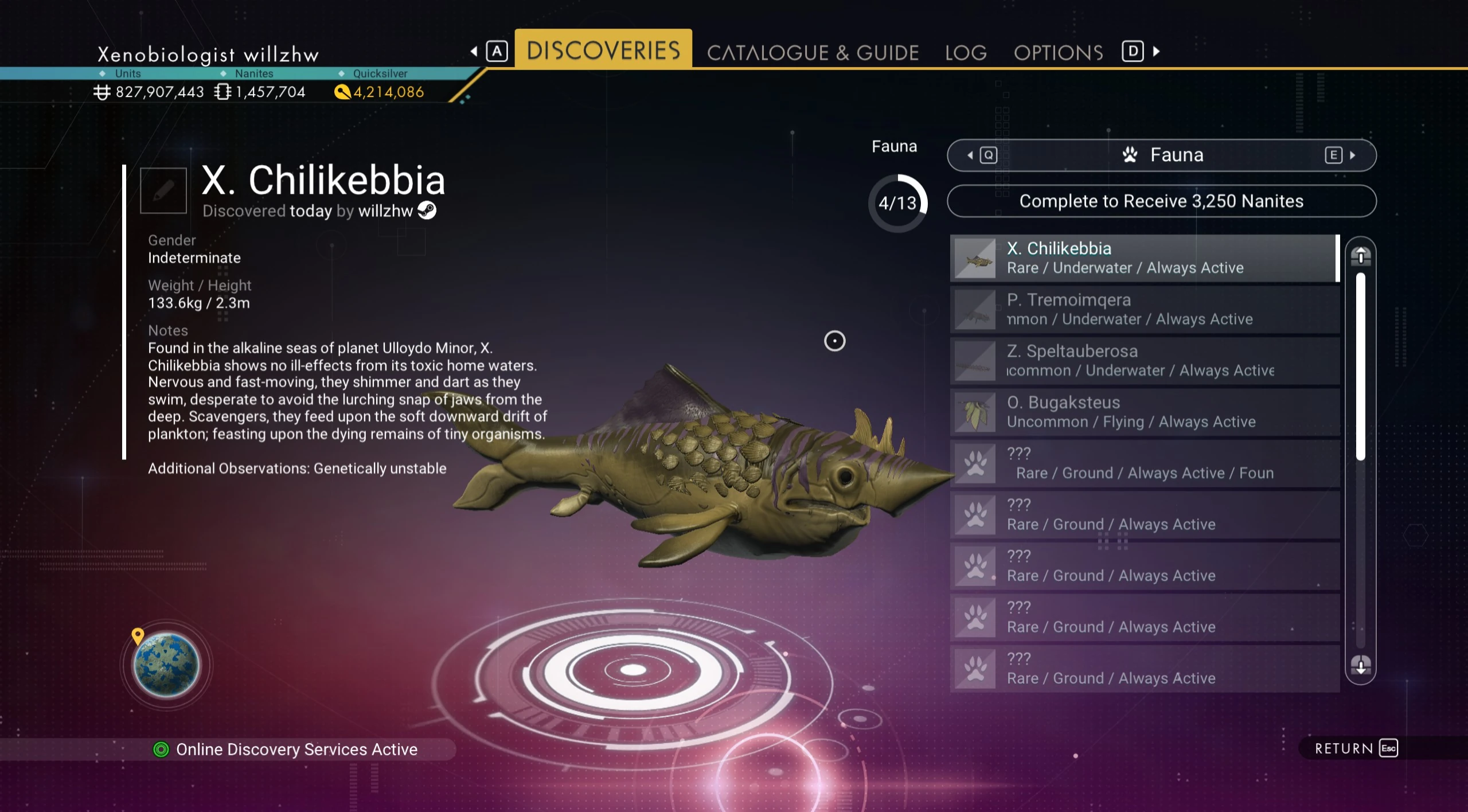Open the Options tab
Viewport: 1468px width, 812px height.
[x=1058, y=53]
